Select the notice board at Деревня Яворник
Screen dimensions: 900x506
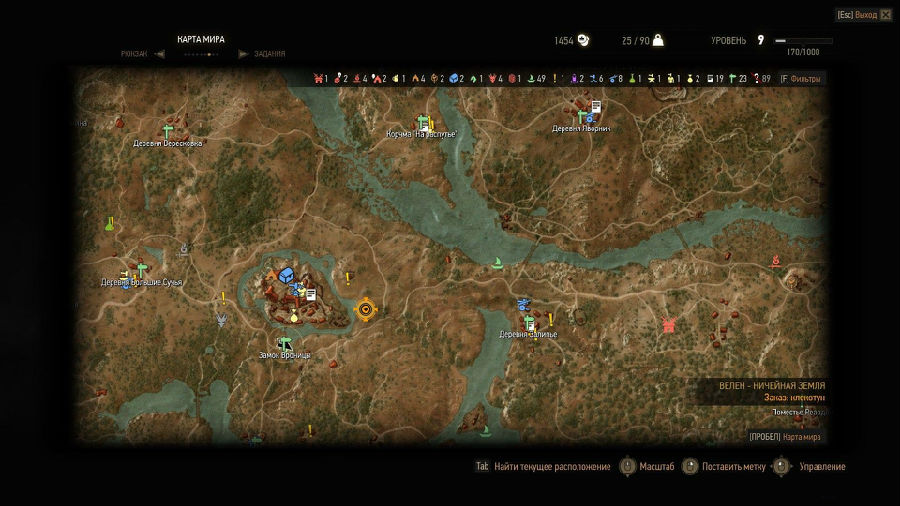pos(595,106)
